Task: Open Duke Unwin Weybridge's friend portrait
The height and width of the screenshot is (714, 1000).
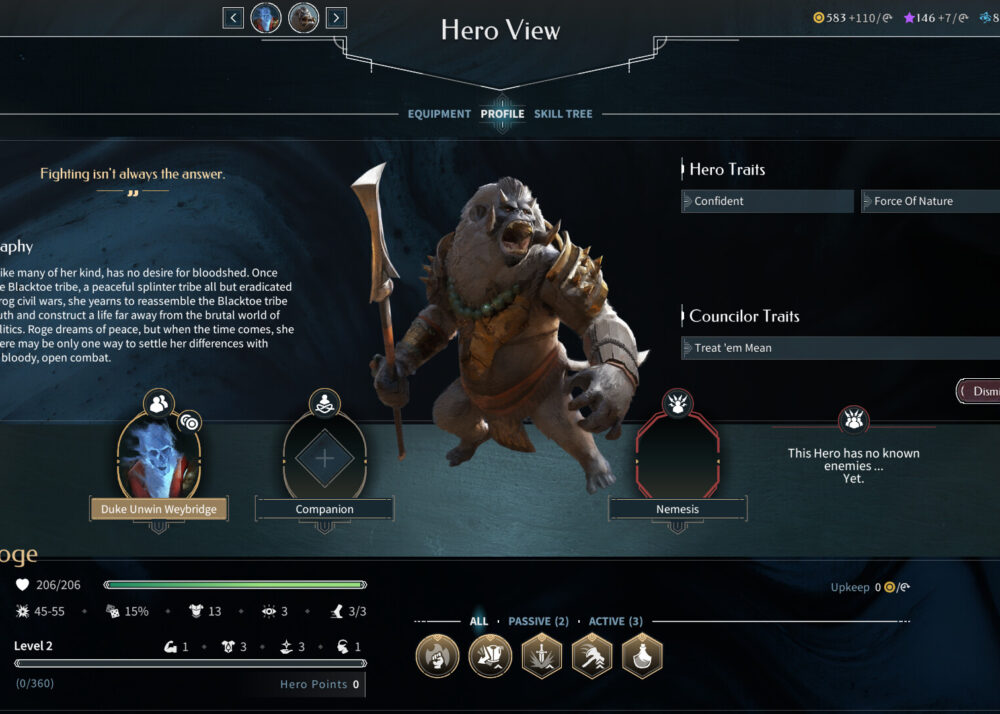Action: [x=159, y=455]
